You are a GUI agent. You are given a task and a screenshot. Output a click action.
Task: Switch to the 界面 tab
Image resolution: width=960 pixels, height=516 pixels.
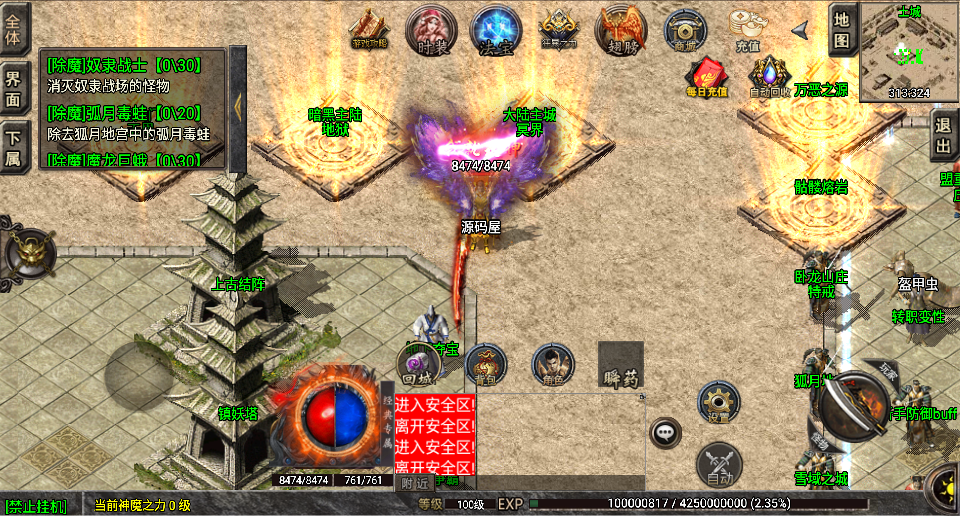[14, 89]
